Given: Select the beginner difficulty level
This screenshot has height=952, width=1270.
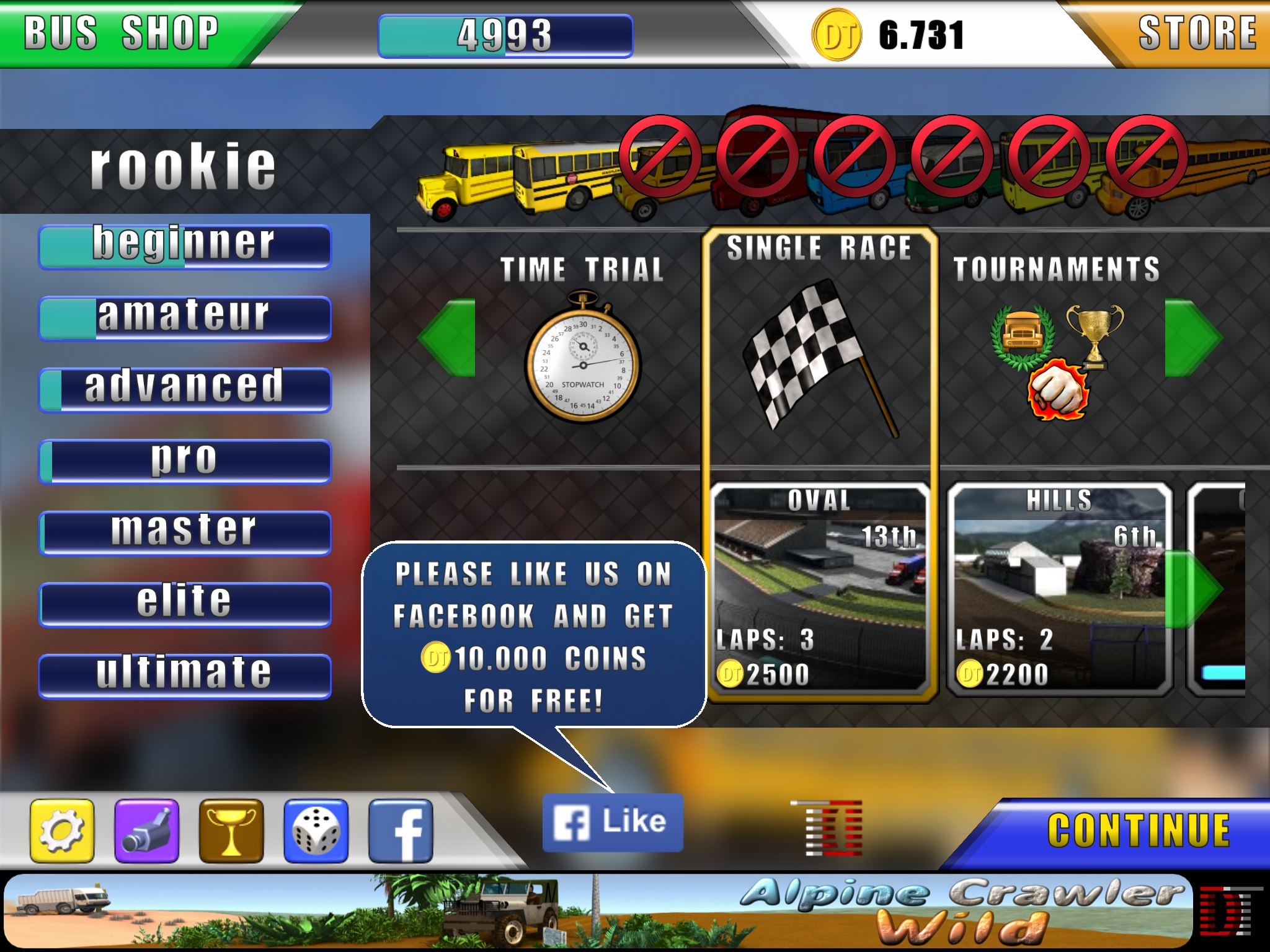Looking at the screenshot, I should pyautogui.click(x=185, y=247).
